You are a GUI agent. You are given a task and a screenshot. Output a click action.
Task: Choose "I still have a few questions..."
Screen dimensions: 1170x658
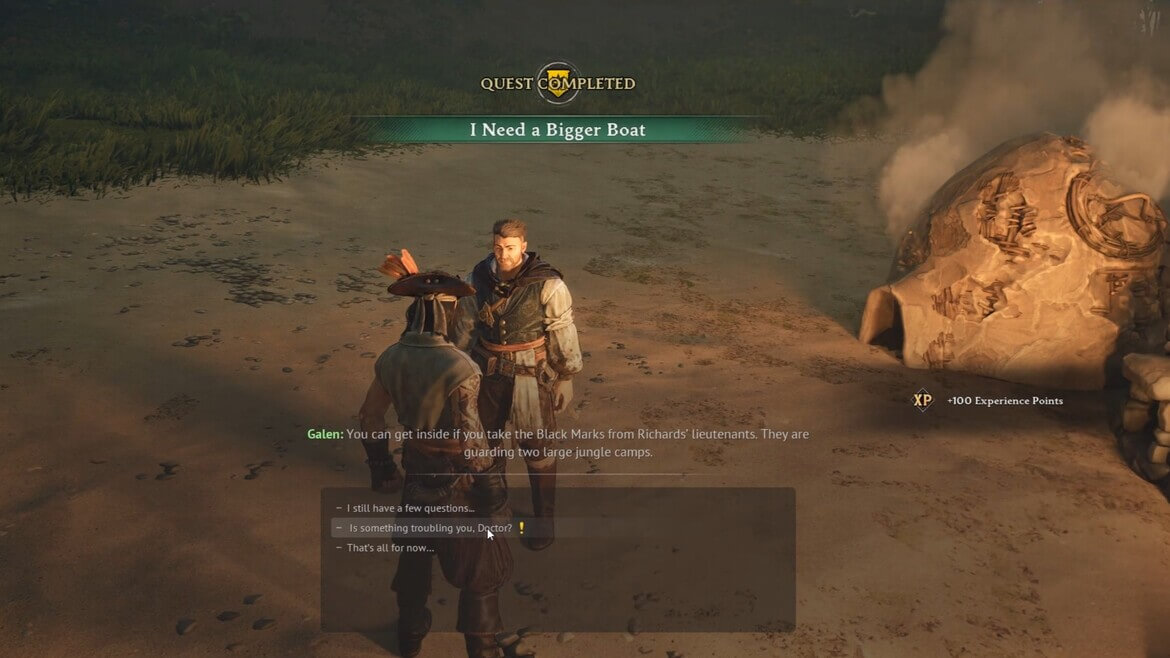pos(410,508)
